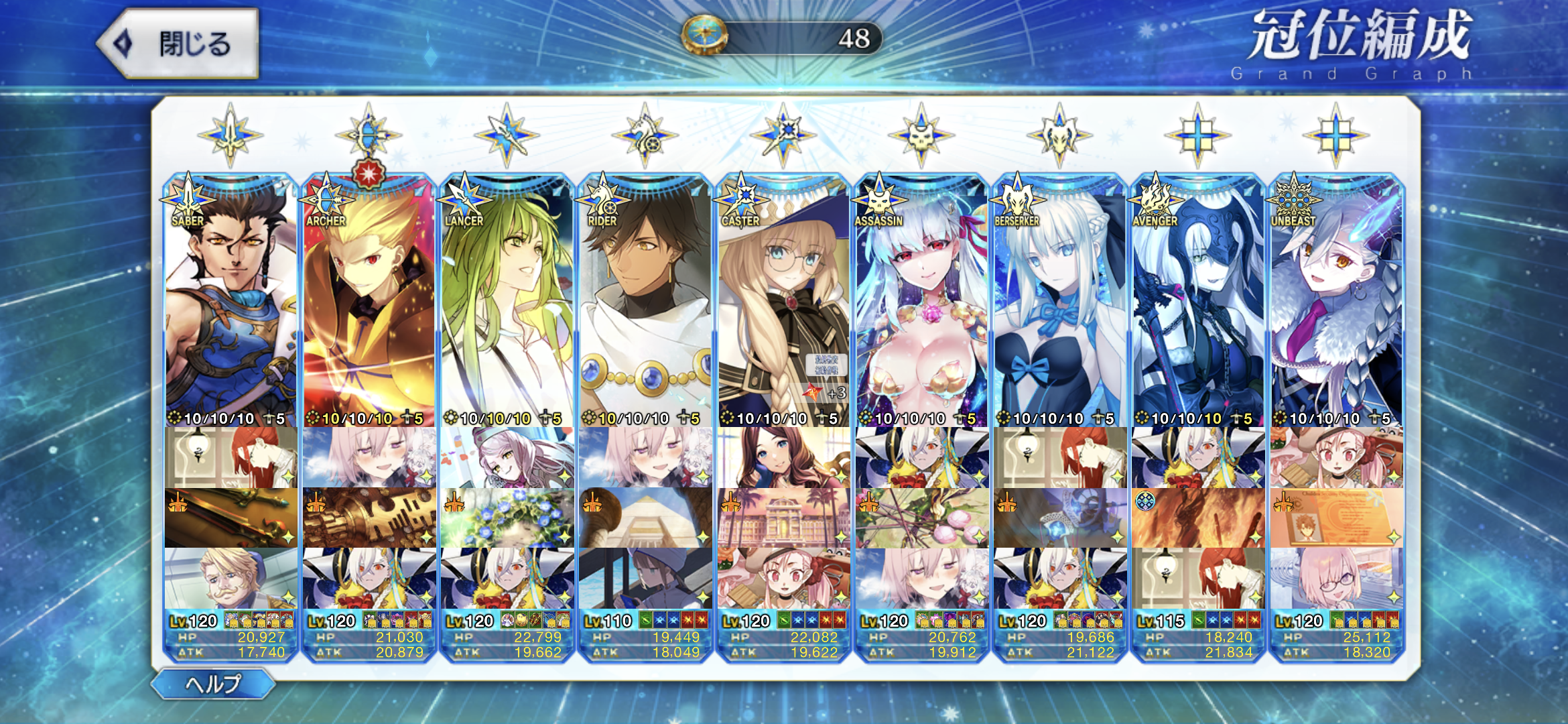Pick the Avenger class servant card
Image resolution: width=1568 pixels, height=724 pixels.
pos(1198,302)
